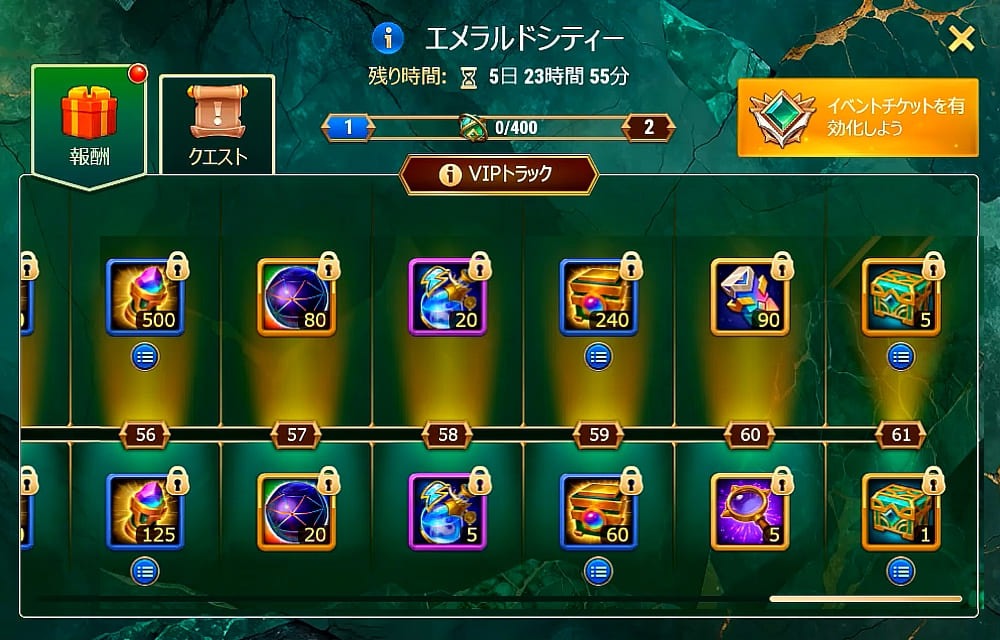Viewport: 1000px width, 640px height.
Task: Select the VIP treasure chest reward of 240
Action: pos(598,297)
